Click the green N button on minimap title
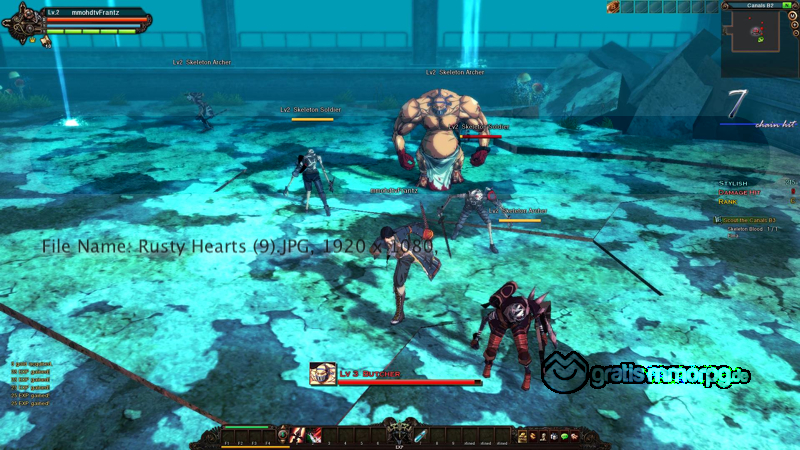This screenshot has width=800, height=450. (x=785, y=5)
